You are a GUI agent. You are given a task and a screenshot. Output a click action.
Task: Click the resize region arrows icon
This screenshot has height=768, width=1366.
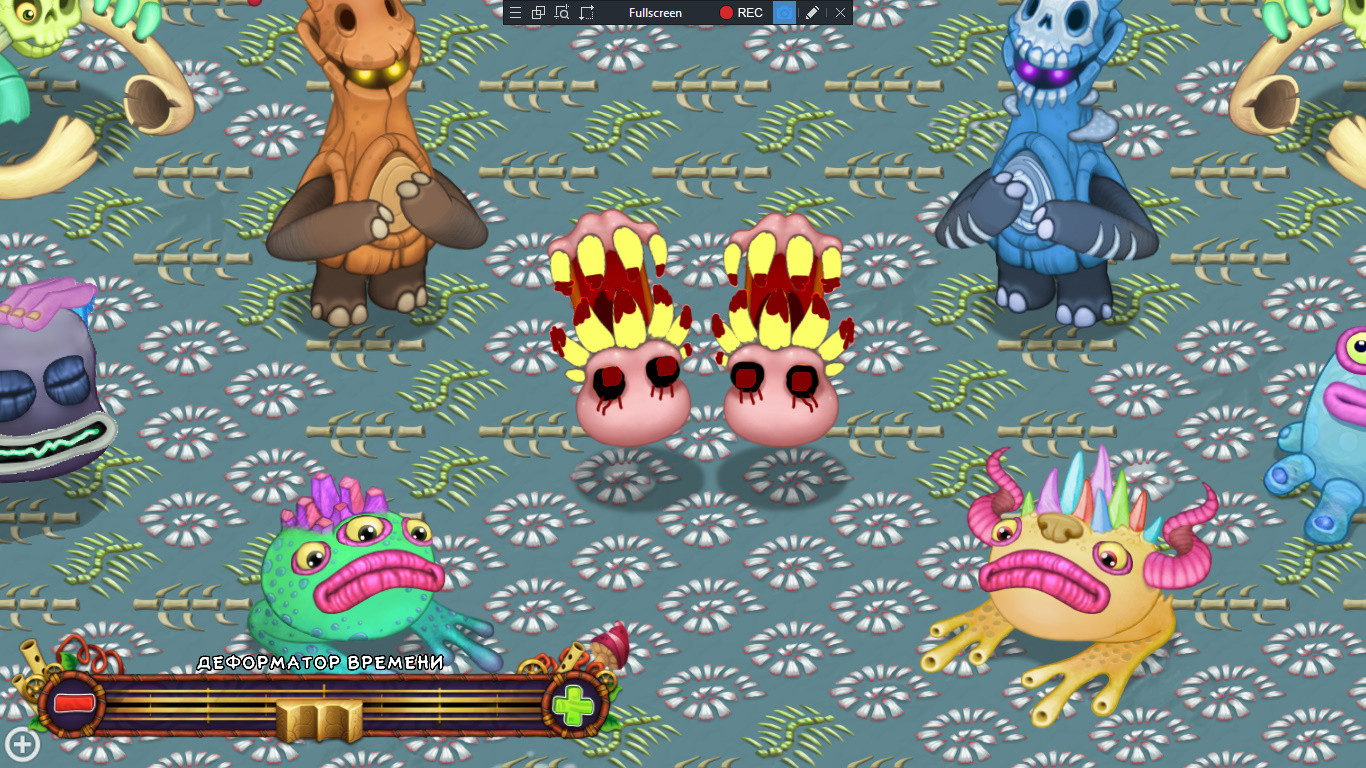(x=585, y=12)
